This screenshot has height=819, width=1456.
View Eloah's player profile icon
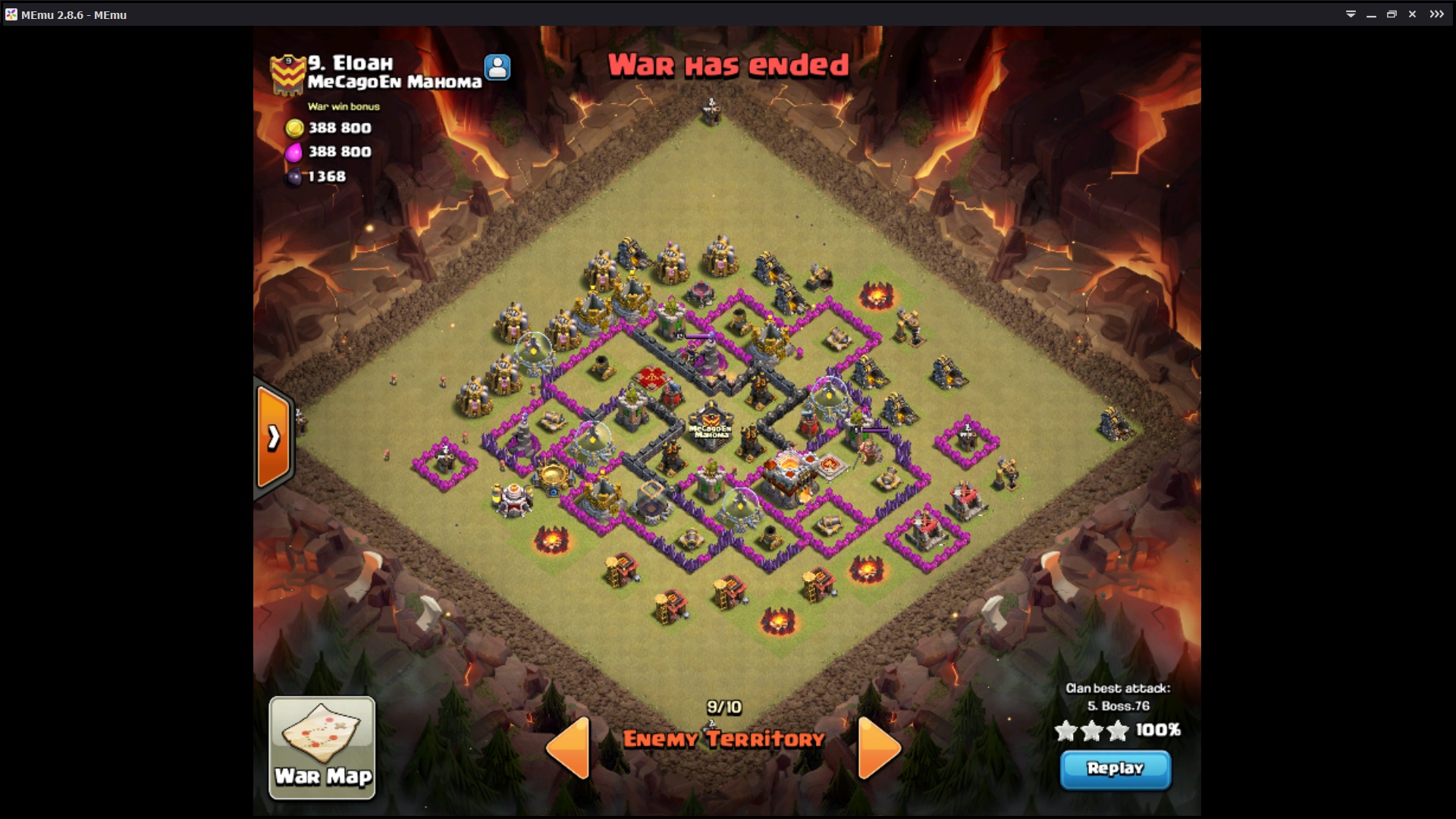pos(497,67)
